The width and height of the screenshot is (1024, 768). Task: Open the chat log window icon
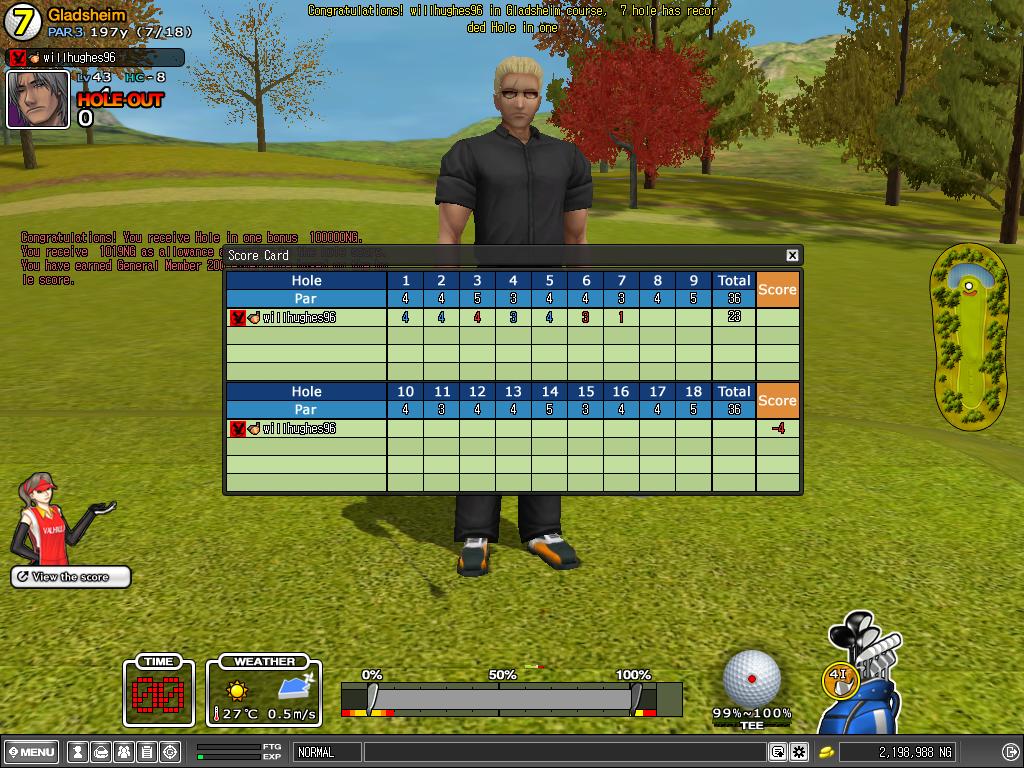click(x=778, y=752)
